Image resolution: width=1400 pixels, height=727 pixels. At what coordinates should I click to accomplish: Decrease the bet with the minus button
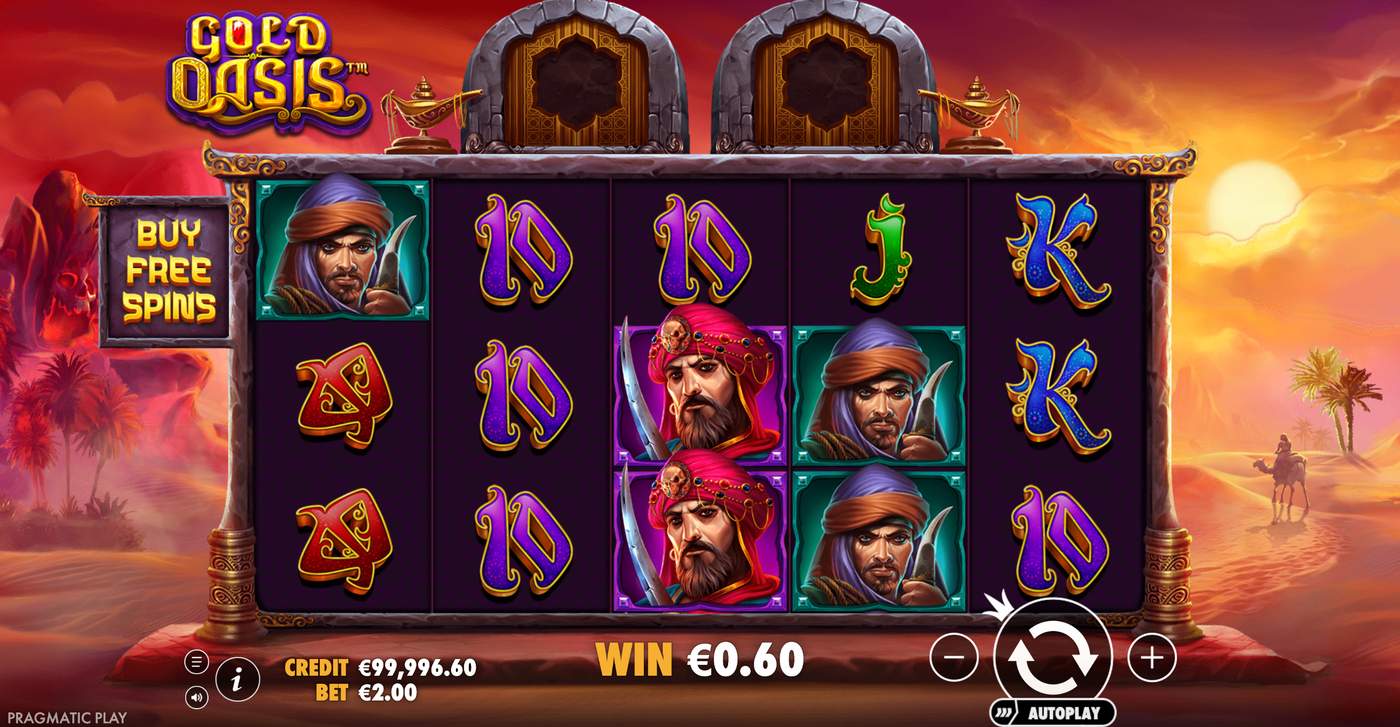953,659
